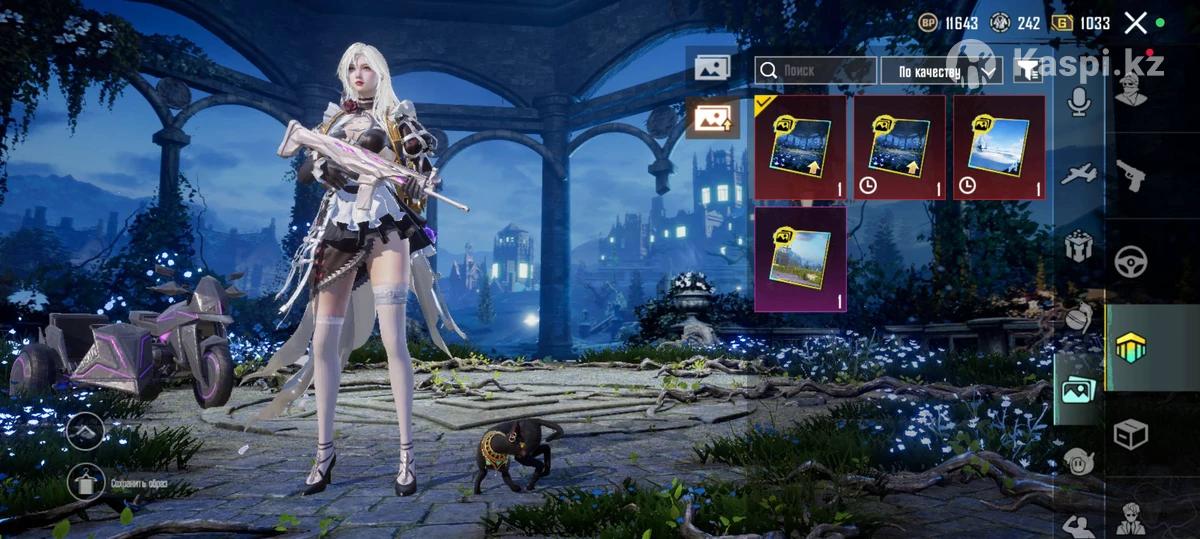Open the funnel filter options
Screen dimensions: 1200x539
click(1026, 70)
